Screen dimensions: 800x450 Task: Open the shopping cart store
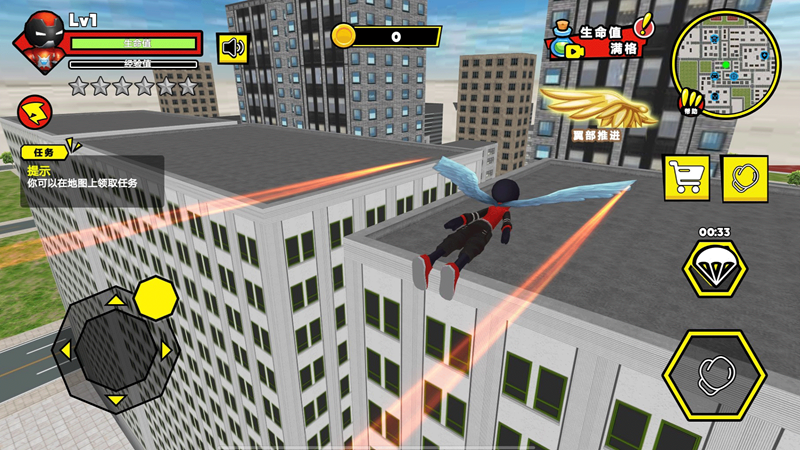(687, 177)
